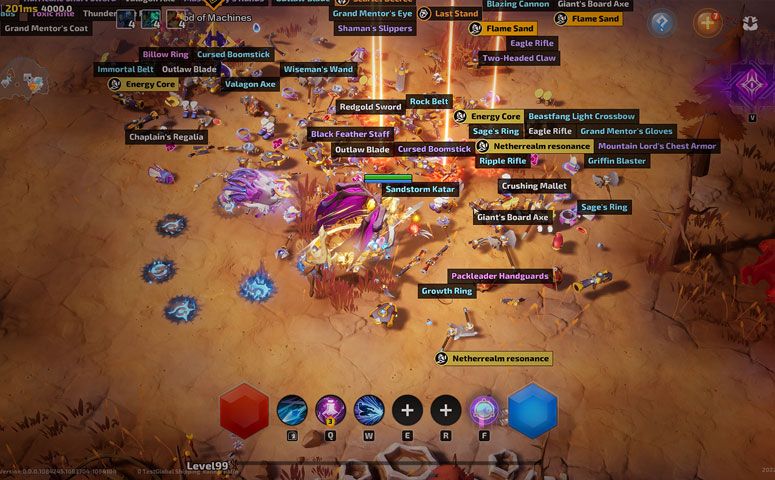The image size is (775, 480).
Task: Pick up the Sandstorm Katar loot label
Action: (x=420, y=189)
